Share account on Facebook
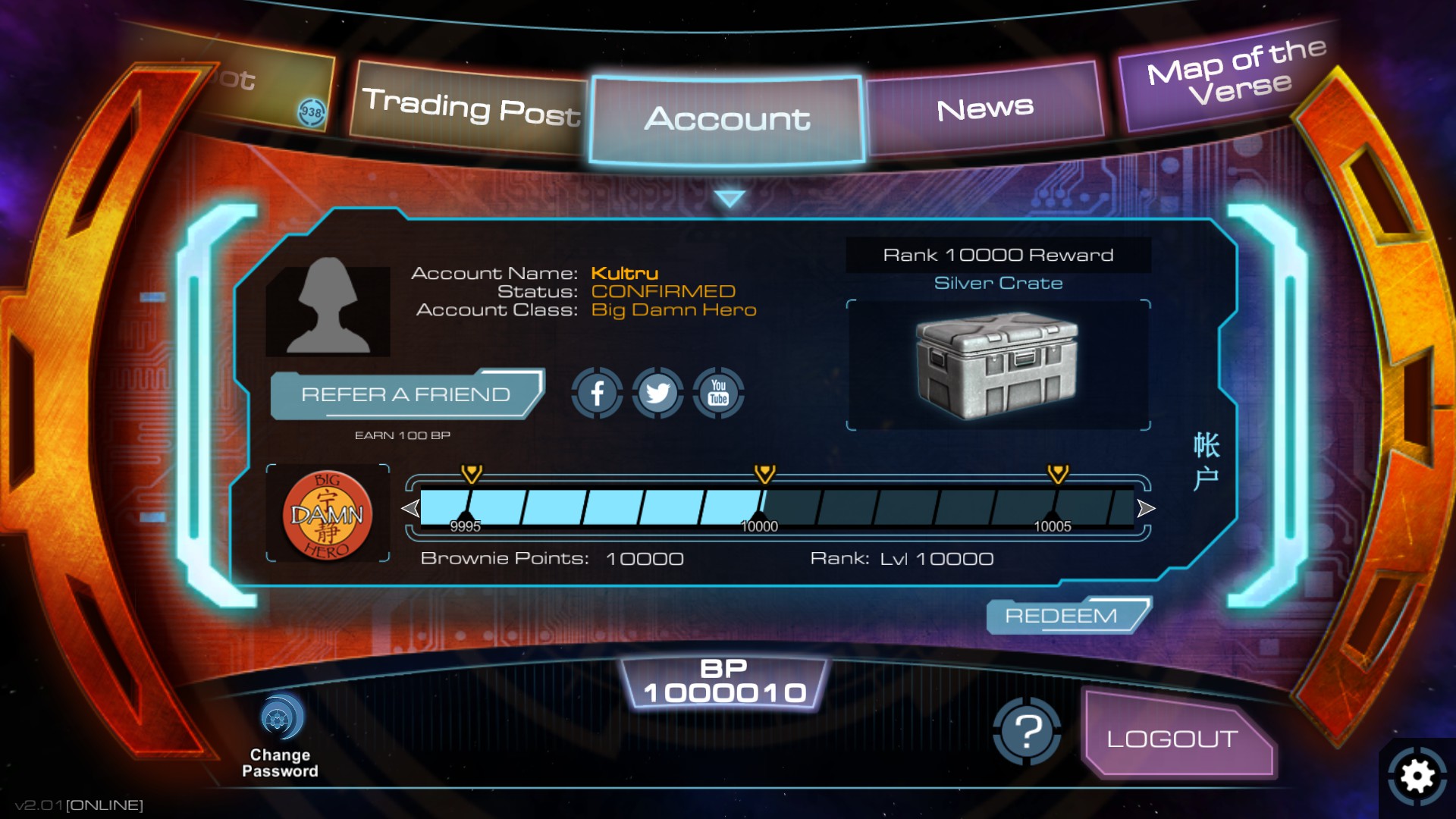The width and height of the screenshot is (1456, 819). (x=598, y=394)
